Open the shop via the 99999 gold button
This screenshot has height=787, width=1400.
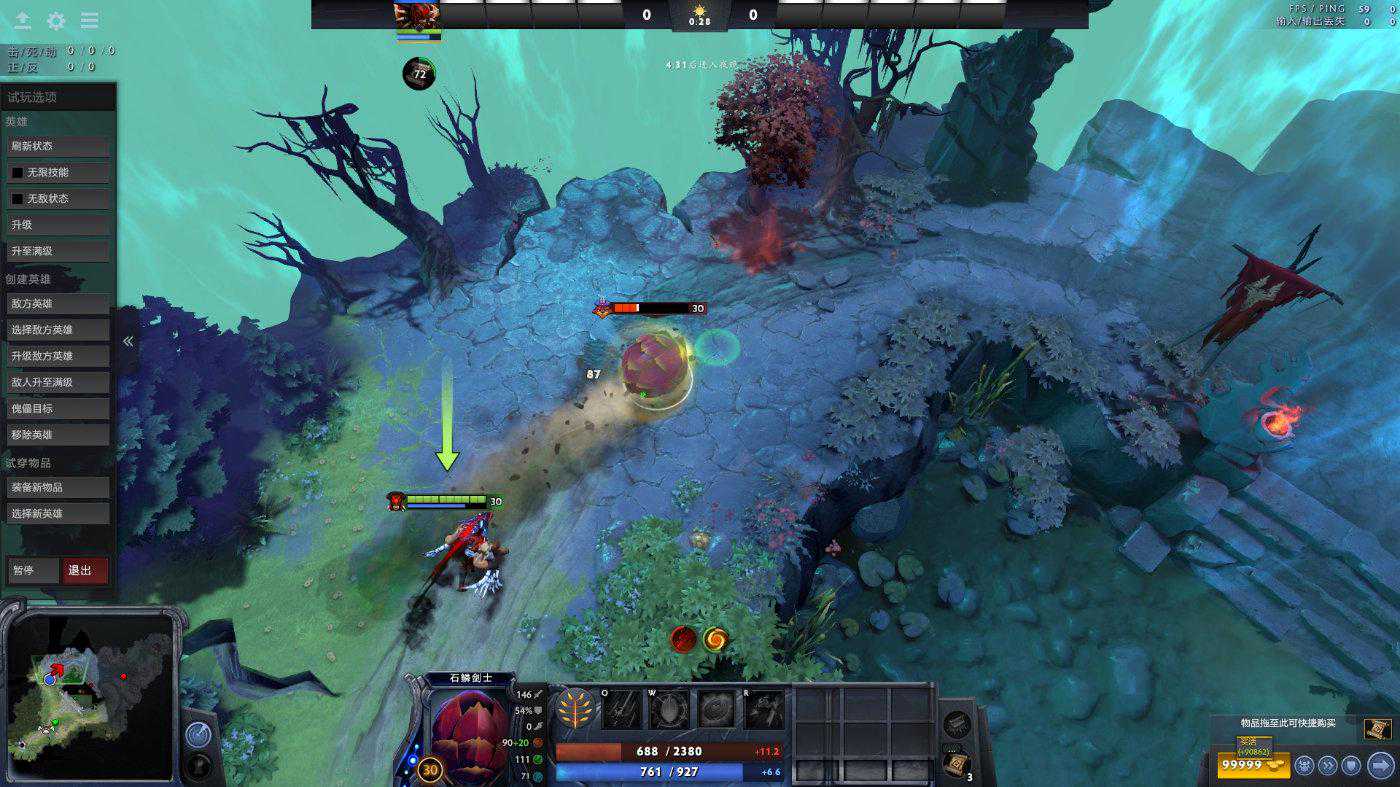(1253, 766)
